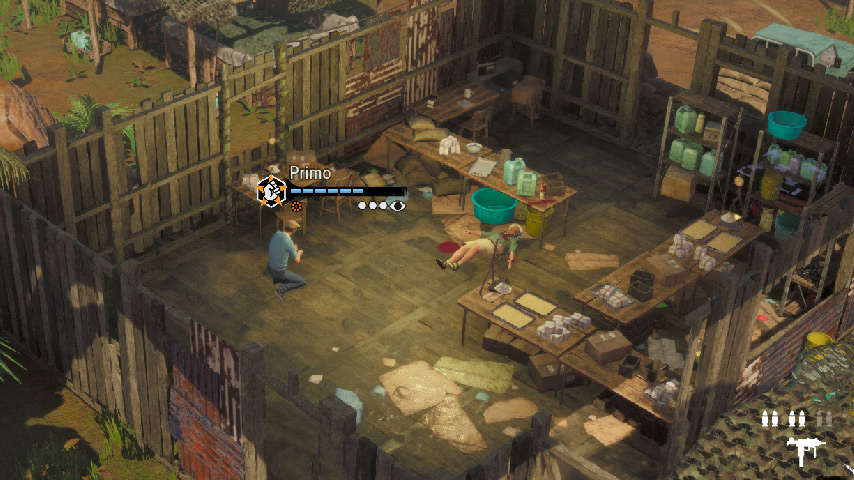The image size is (854, 480).
Task: Select the submachine gun weapon icon
Action: pos(801,449)
